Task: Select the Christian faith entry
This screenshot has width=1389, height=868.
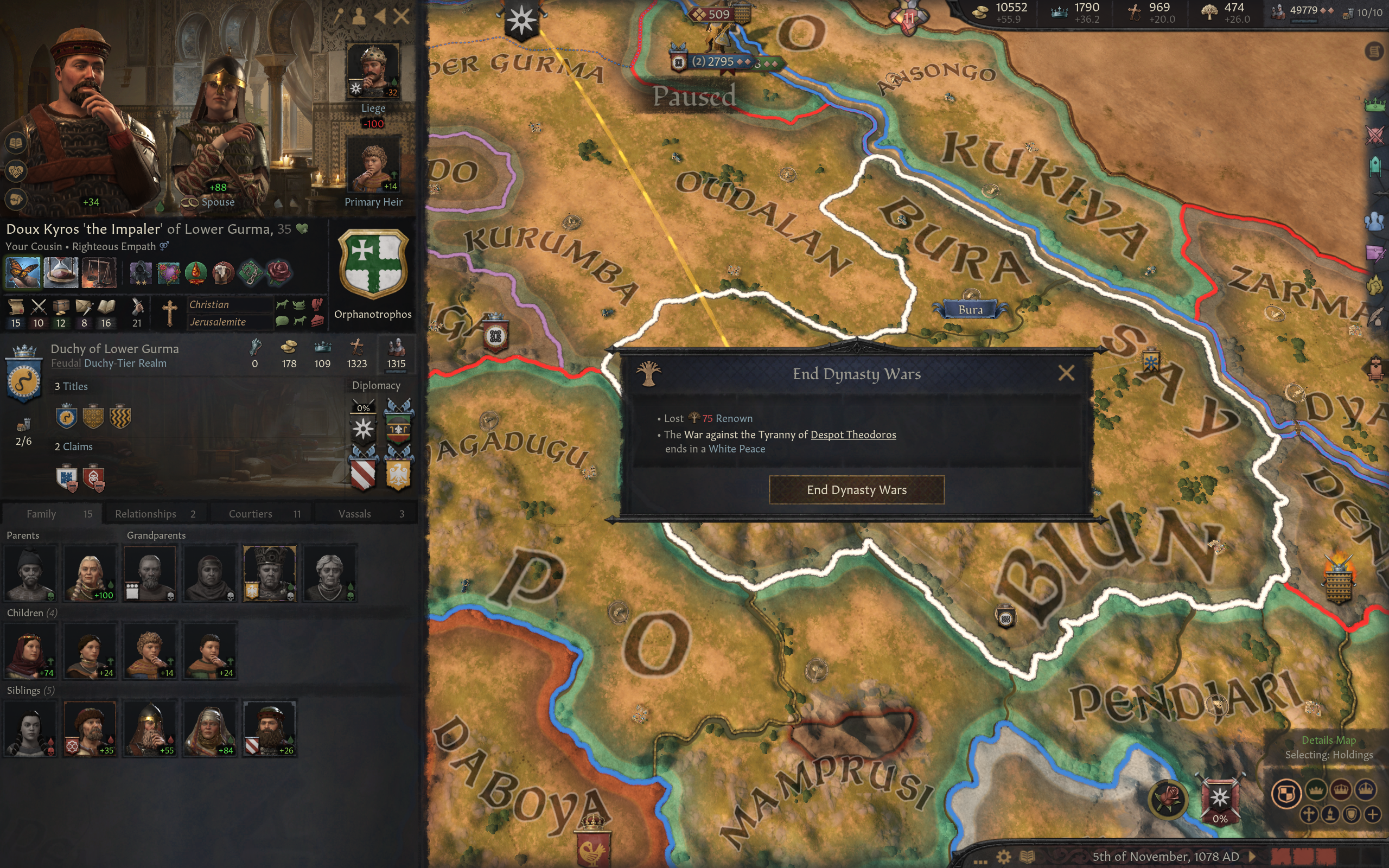Action: tap(209, 305)
